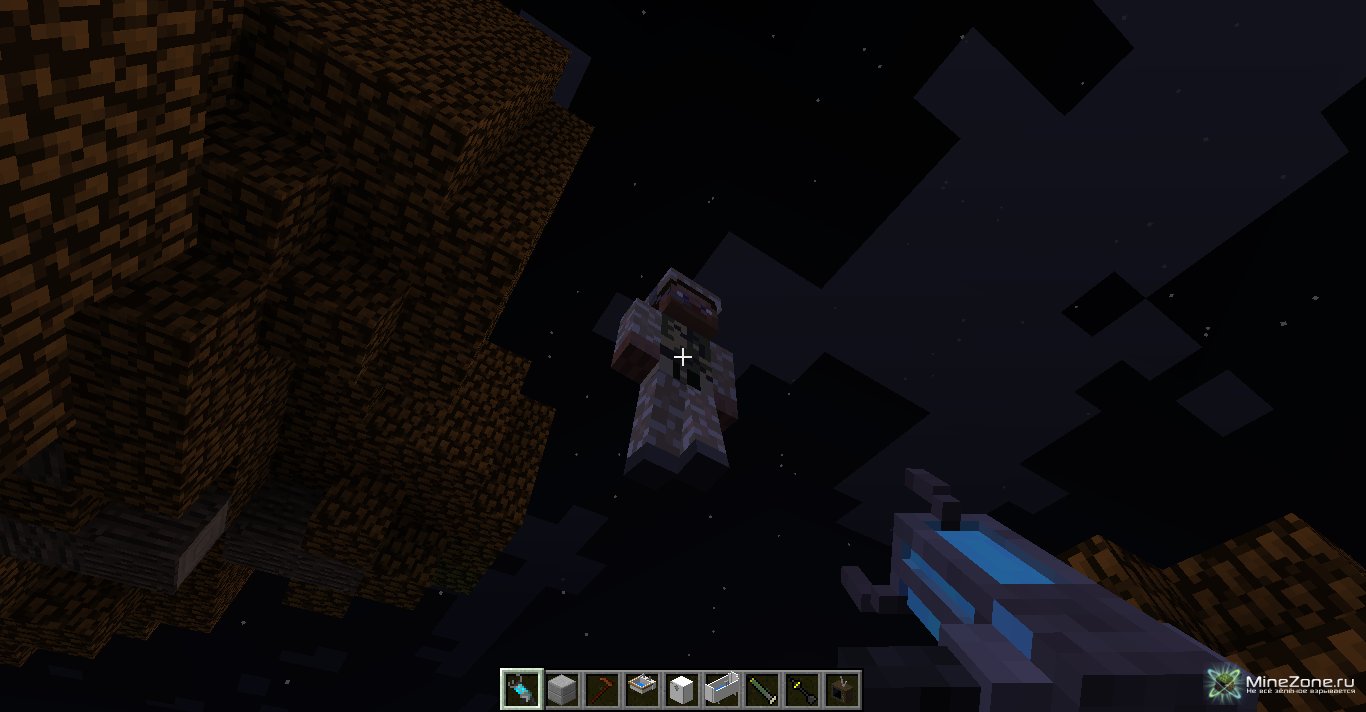Select the gray stone block slot
1366x712 pixels.
[561, 689]
